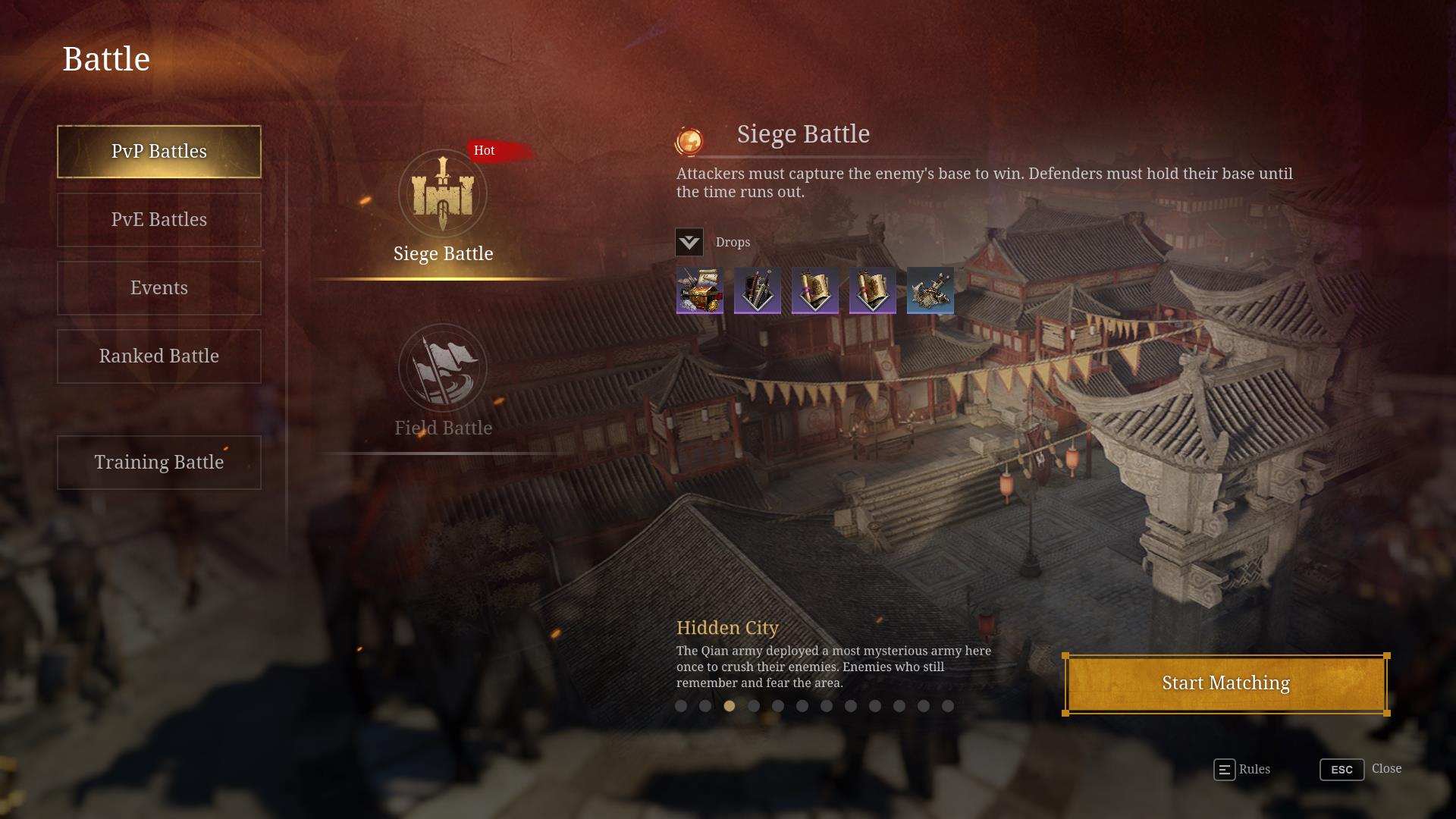Choose Field Battle mode
Screen dimensions: 1456x819
pos(443,381)
